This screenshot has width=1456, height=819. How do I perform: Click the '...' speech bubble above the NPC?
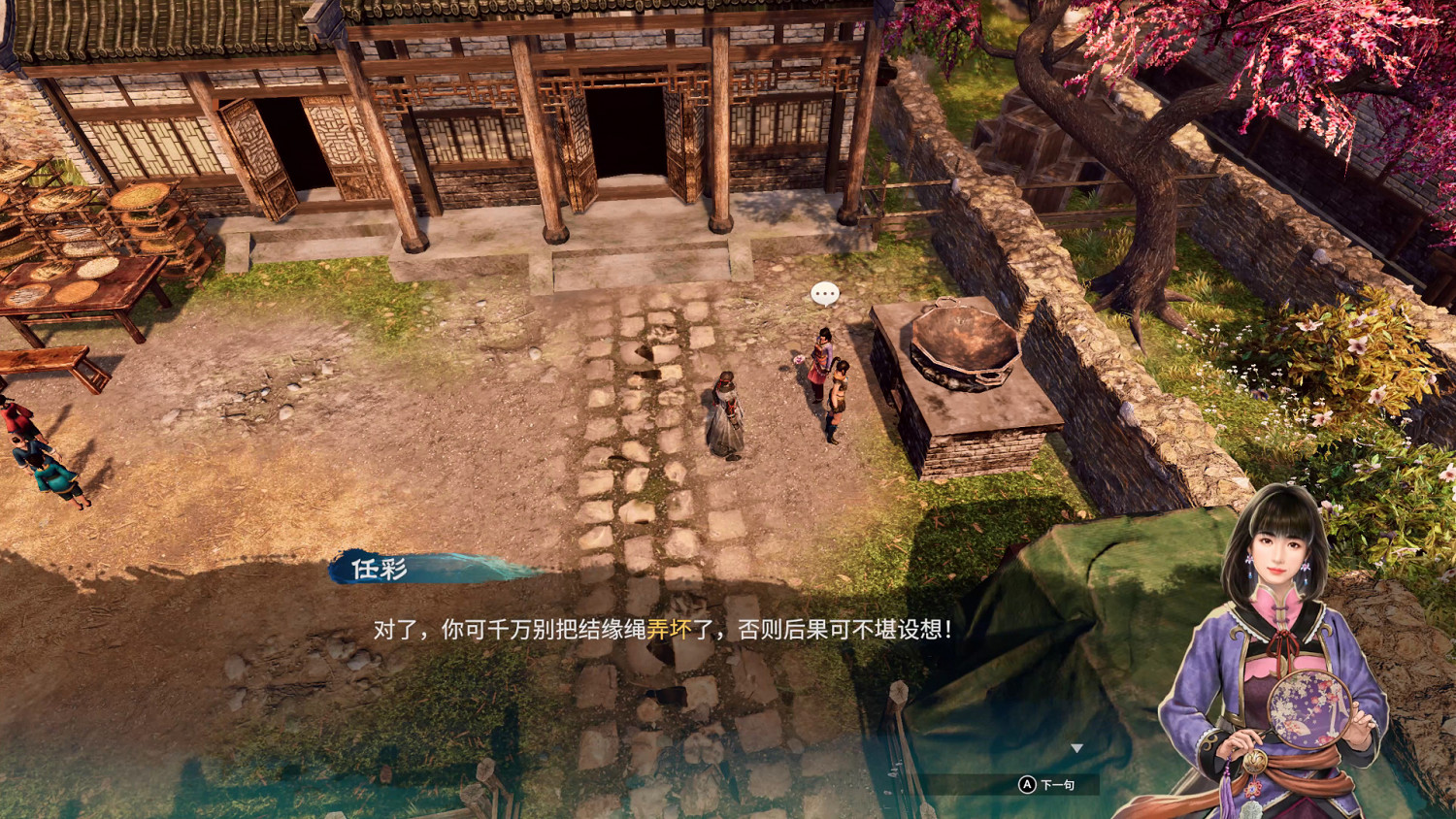(x=824, y=291)
